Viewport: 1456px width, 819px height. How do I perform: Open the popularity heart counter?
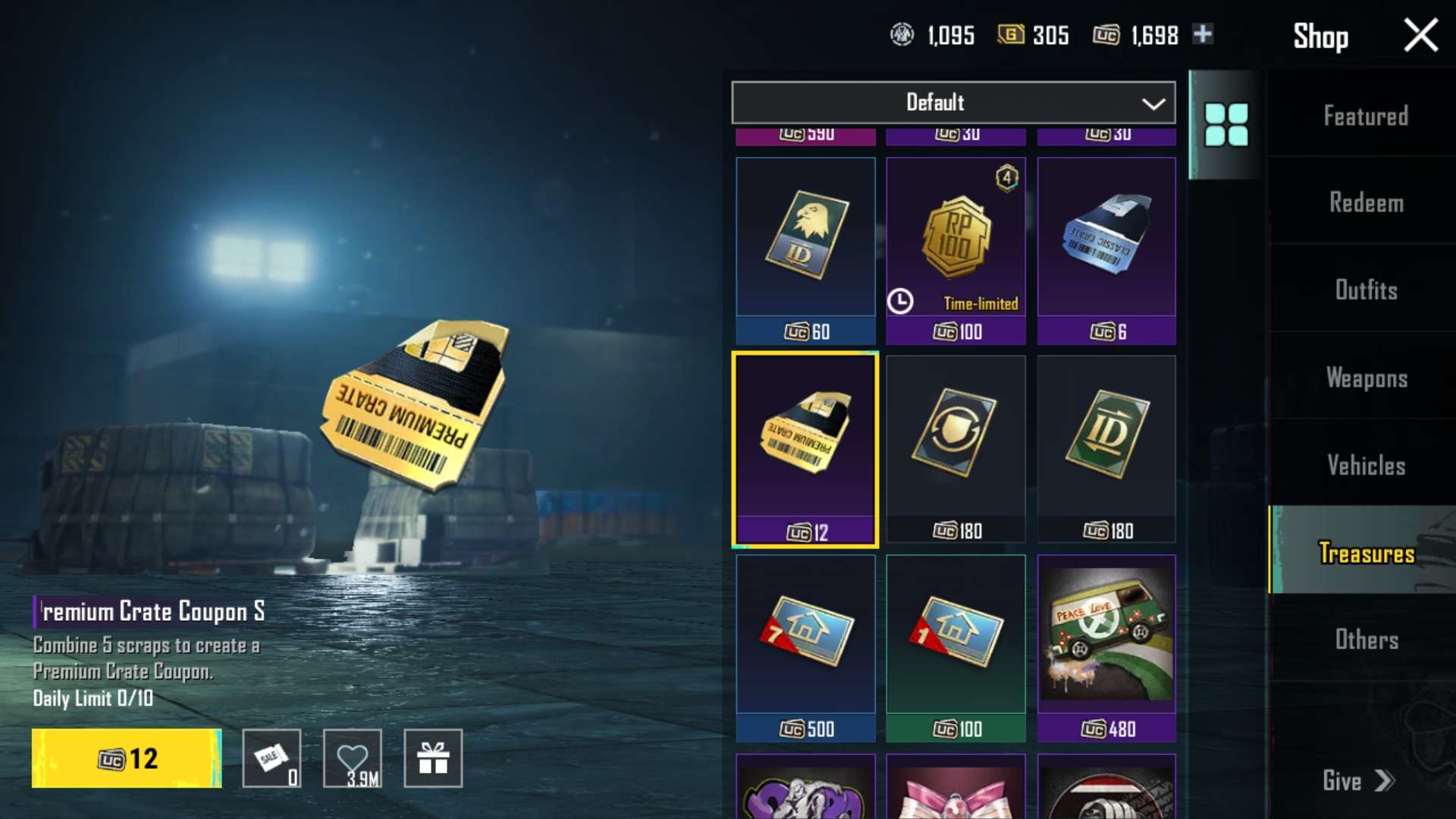pos(352,758)
